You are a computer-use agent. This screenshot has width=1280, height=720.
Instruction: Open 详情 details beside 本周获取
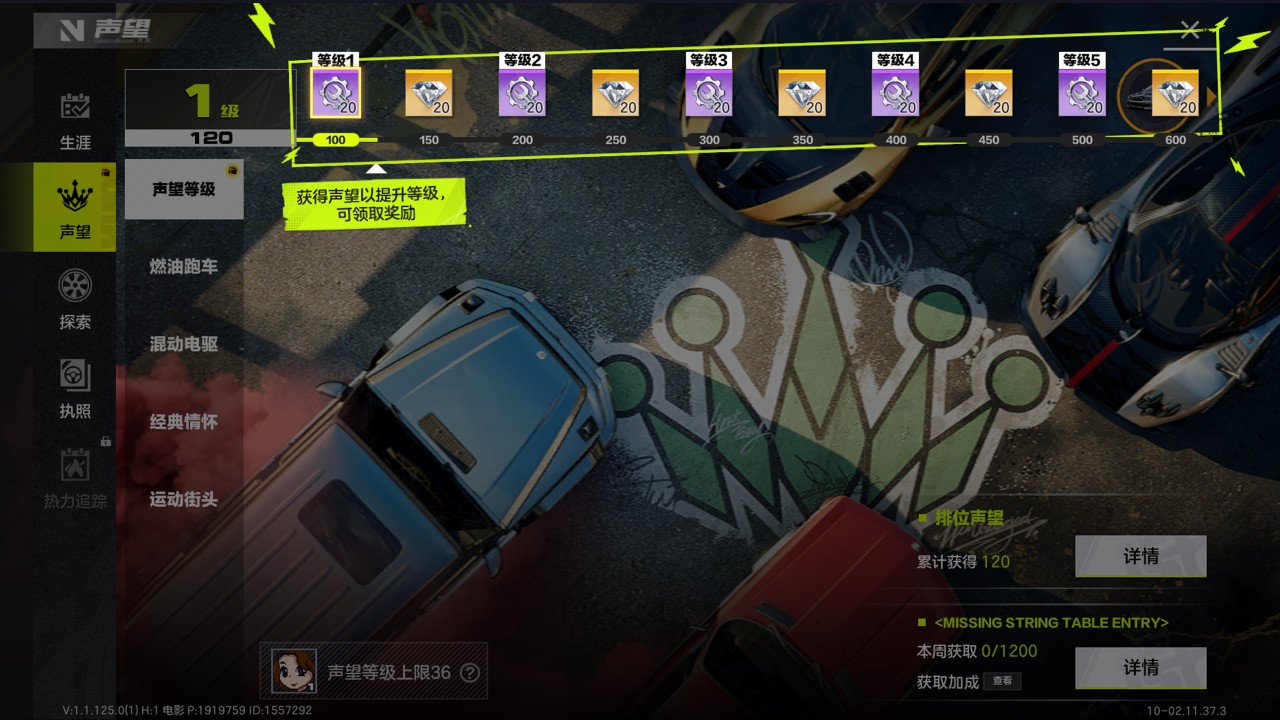(x=1140, y=667)
